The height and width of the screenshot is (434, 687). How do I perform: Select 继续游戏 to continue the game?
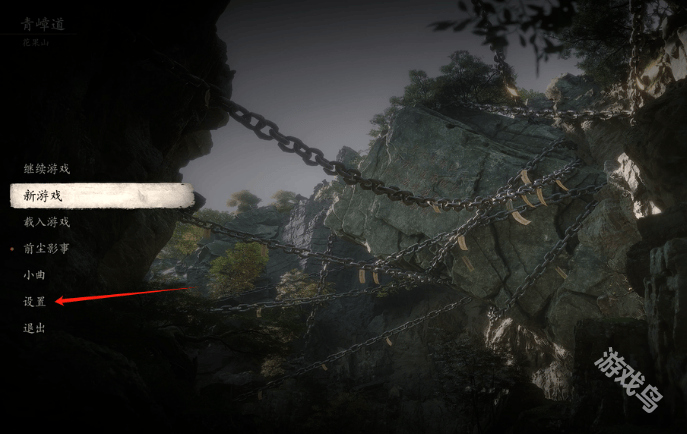[46, 169]
